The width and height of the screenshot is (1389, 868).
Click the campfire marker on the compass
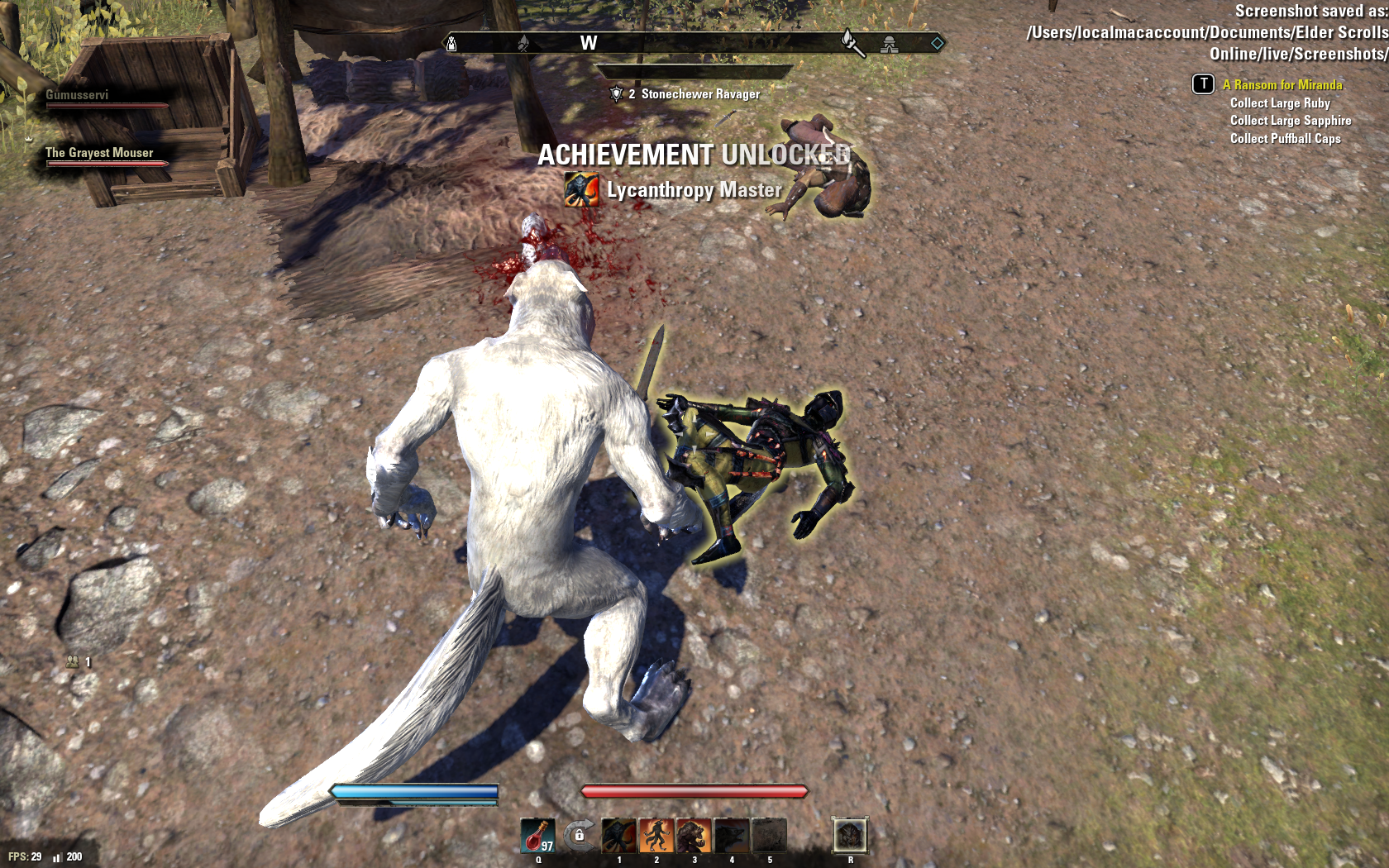point(523,43)
